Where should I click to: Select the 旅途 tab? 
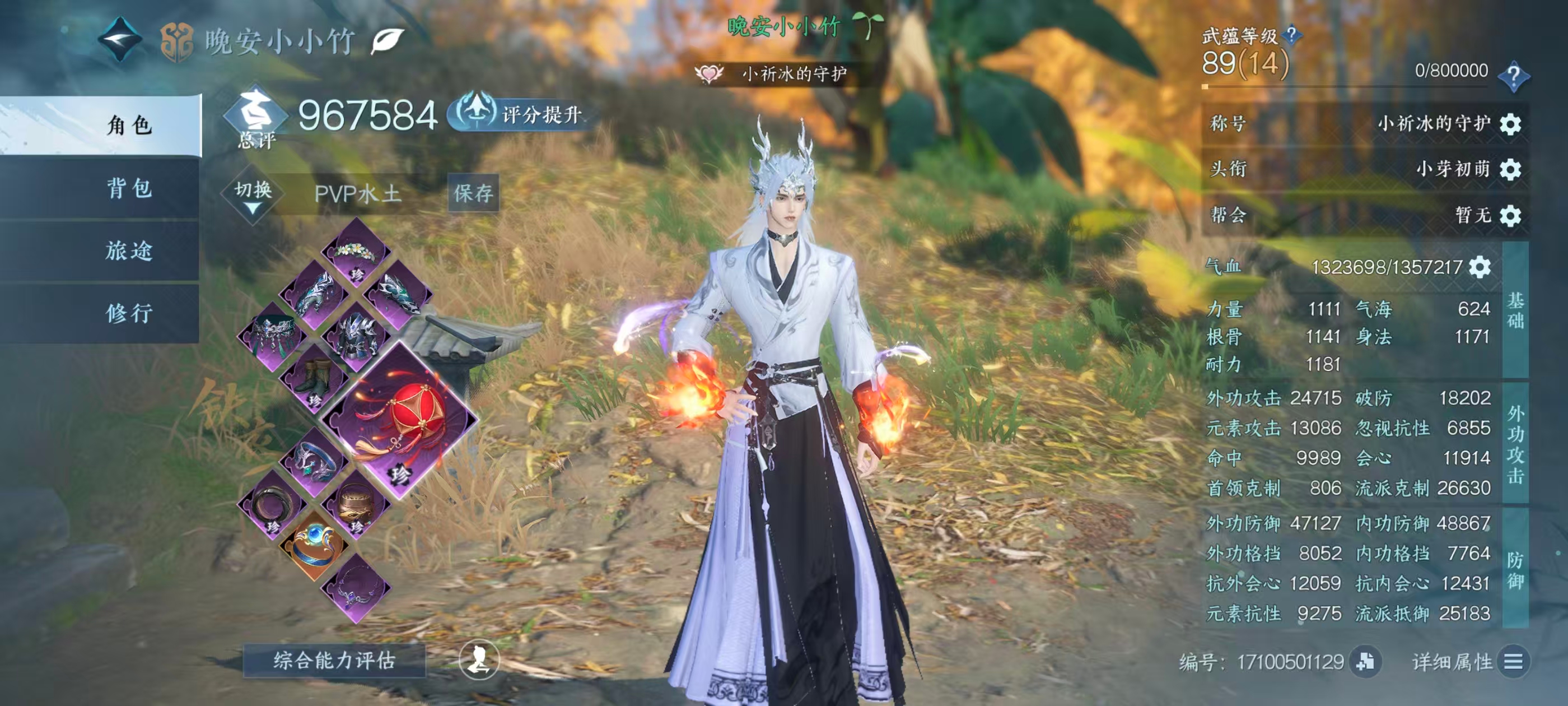click(x=129, y=250)
